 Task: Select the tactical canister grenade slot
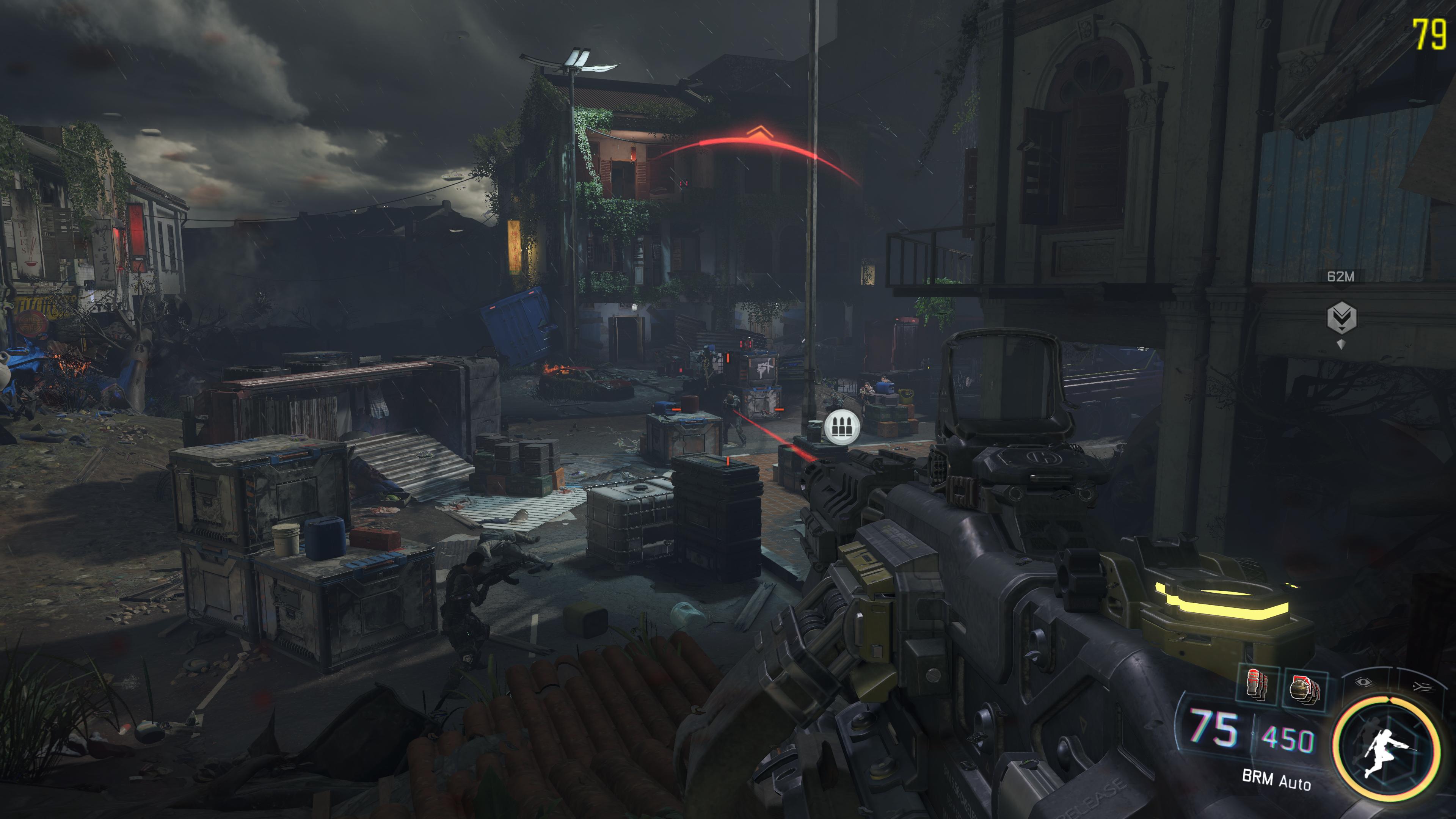[x=1257, y=686]
